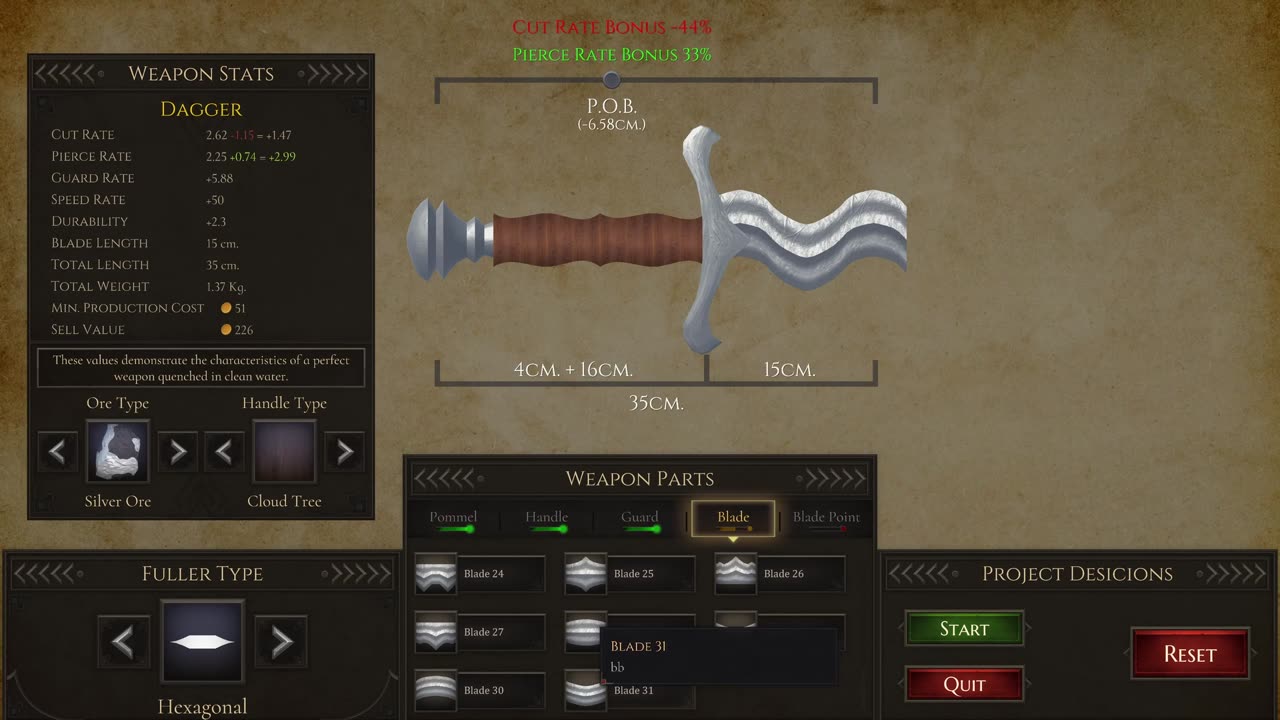The width and height of the screenshot is (1280, 720).
Task: Switch to the Handle parts tab
Action: (x=547, y=518)
